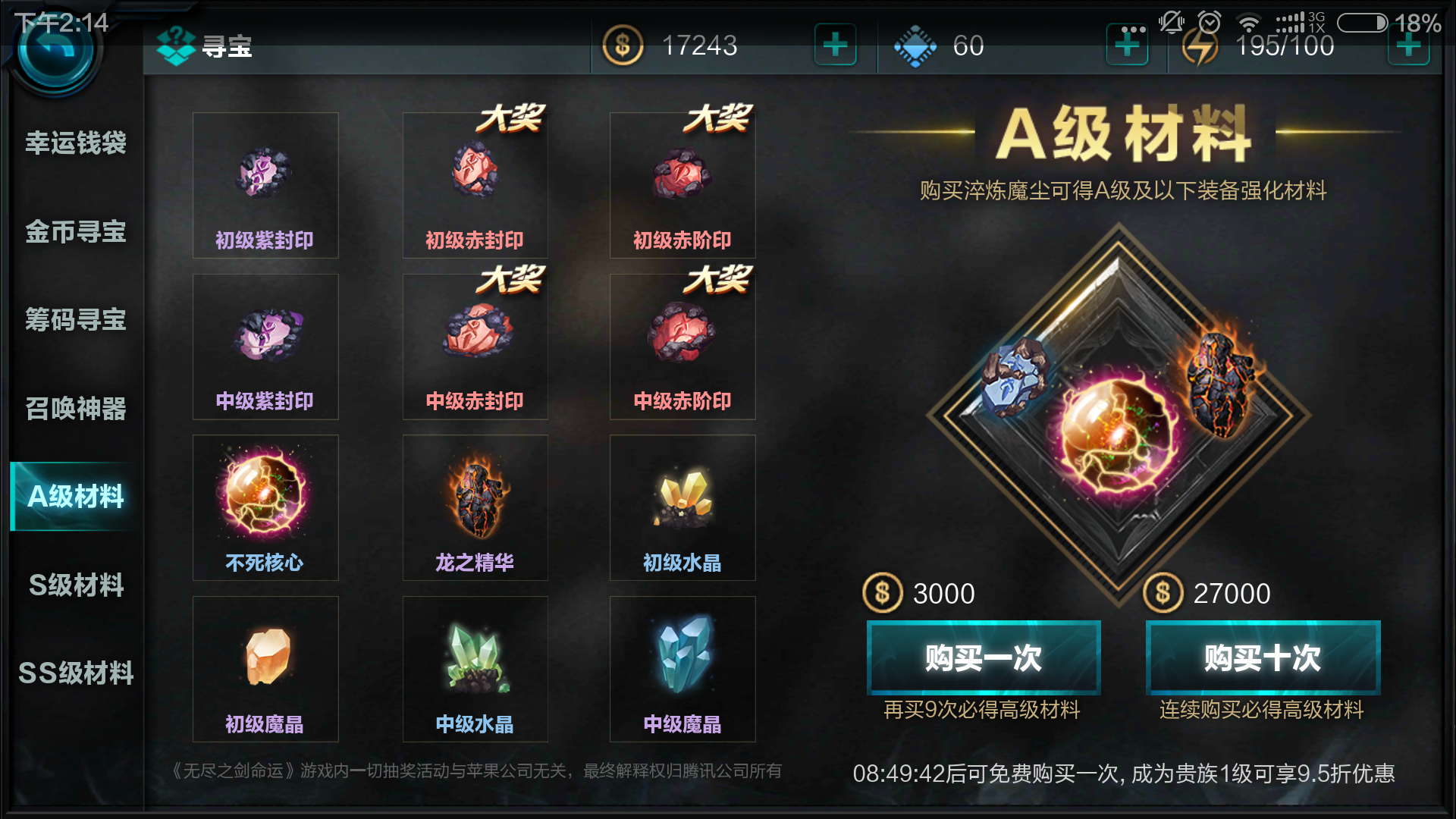The image size is (1456, 819).
Task: View the 初级紫封印 item
Action: 265,174
